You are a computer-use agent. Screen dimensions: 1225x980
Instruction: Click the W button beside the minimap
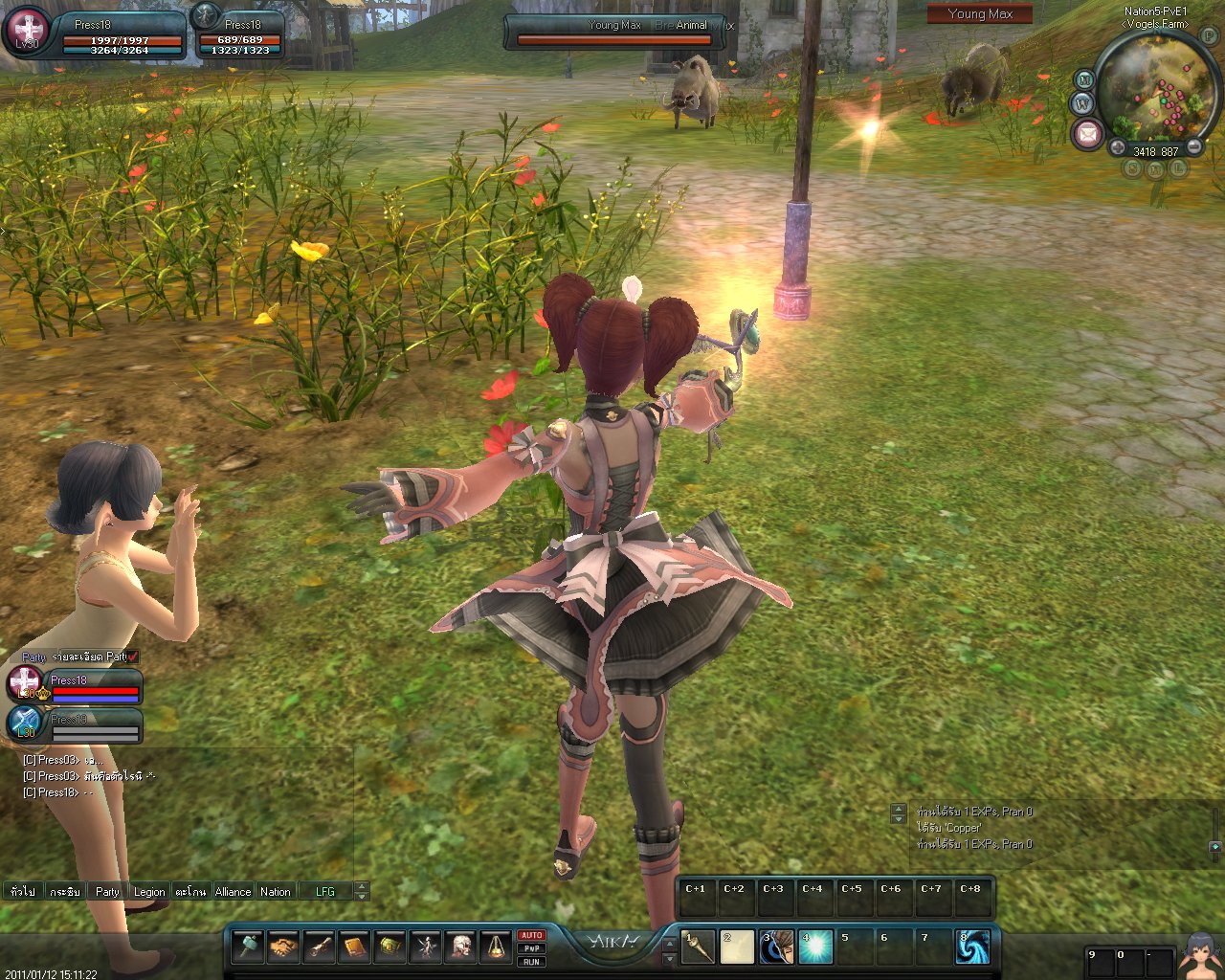(1082, 102)
